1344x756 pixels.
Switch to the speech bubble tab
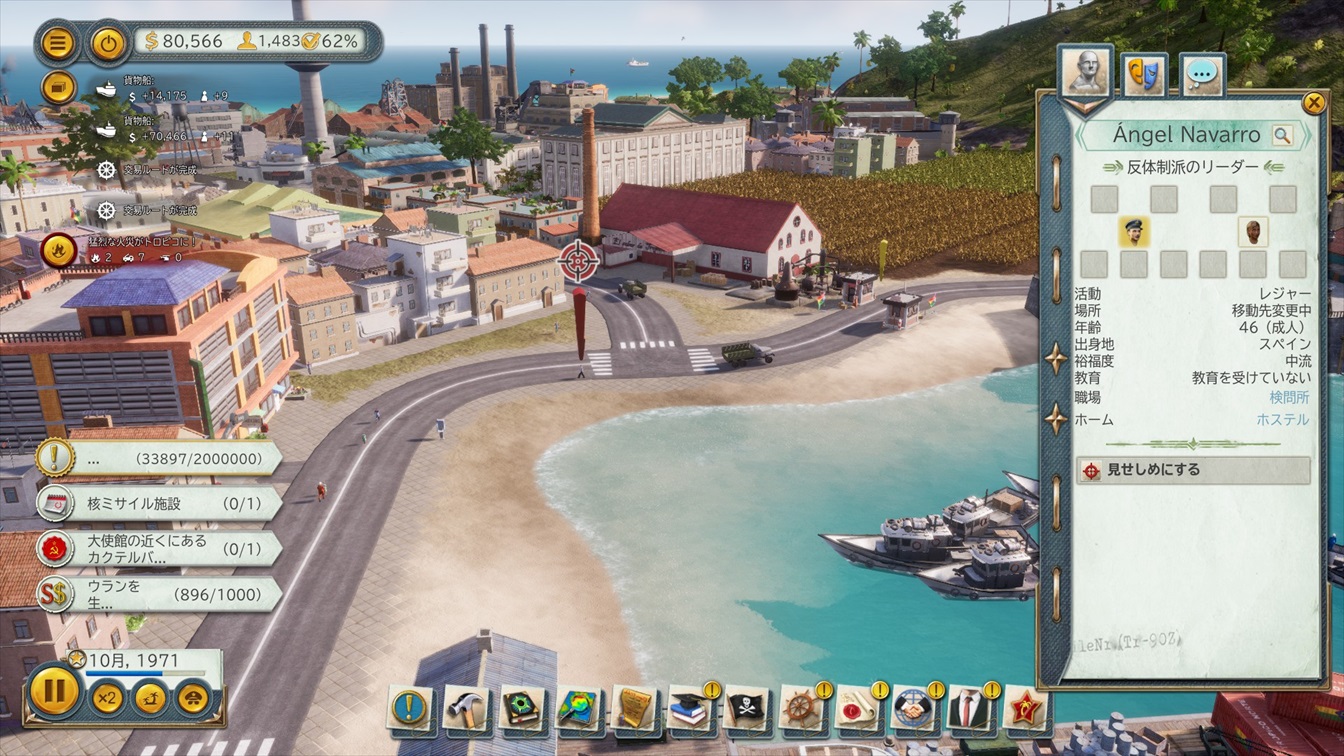pyautogui.click(x=1201, y=74)
